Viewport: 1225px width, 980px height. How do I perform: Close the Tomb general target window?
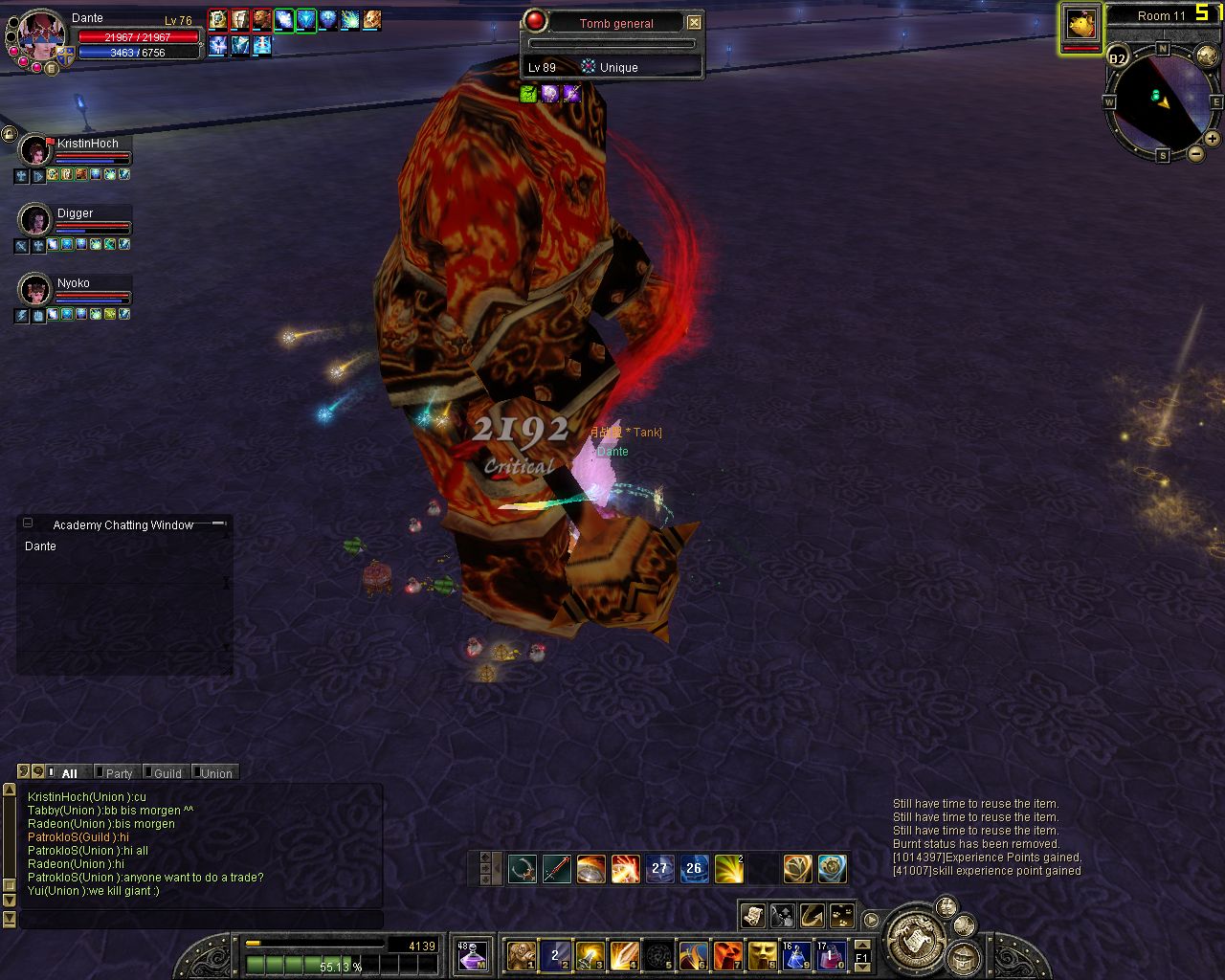(x=694, y=23)
